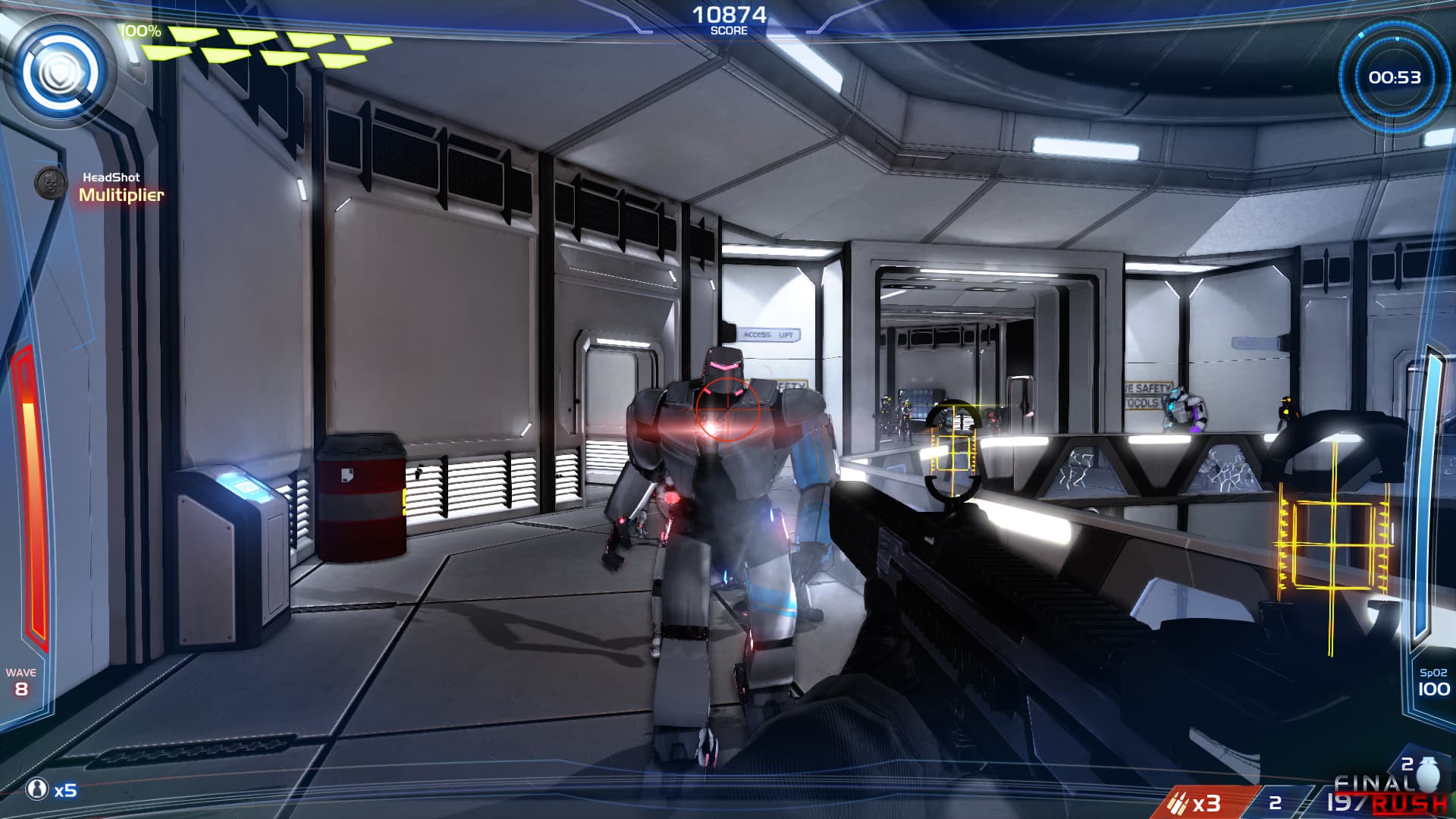
Task: Click the circular timer showing 00:53
Action: pos(1394,76)
